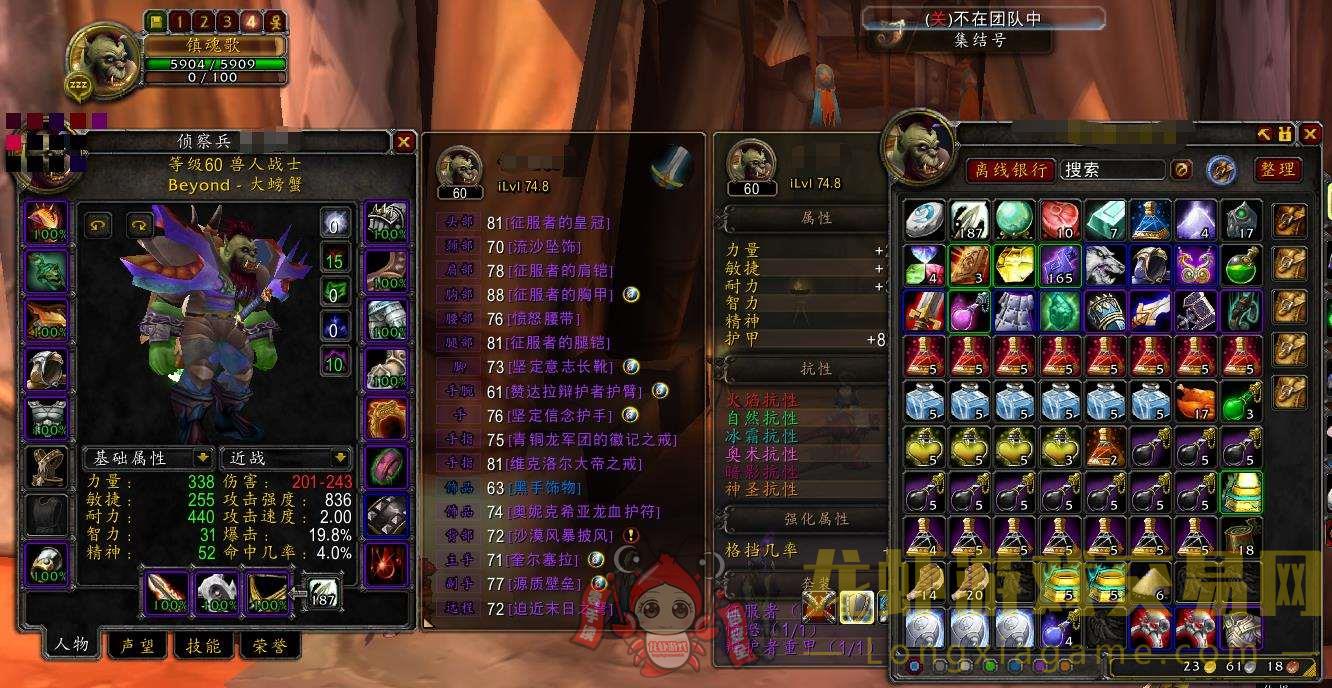1332x688 pixels.
Task: Close the character sheet window
Action: [404, 142]
